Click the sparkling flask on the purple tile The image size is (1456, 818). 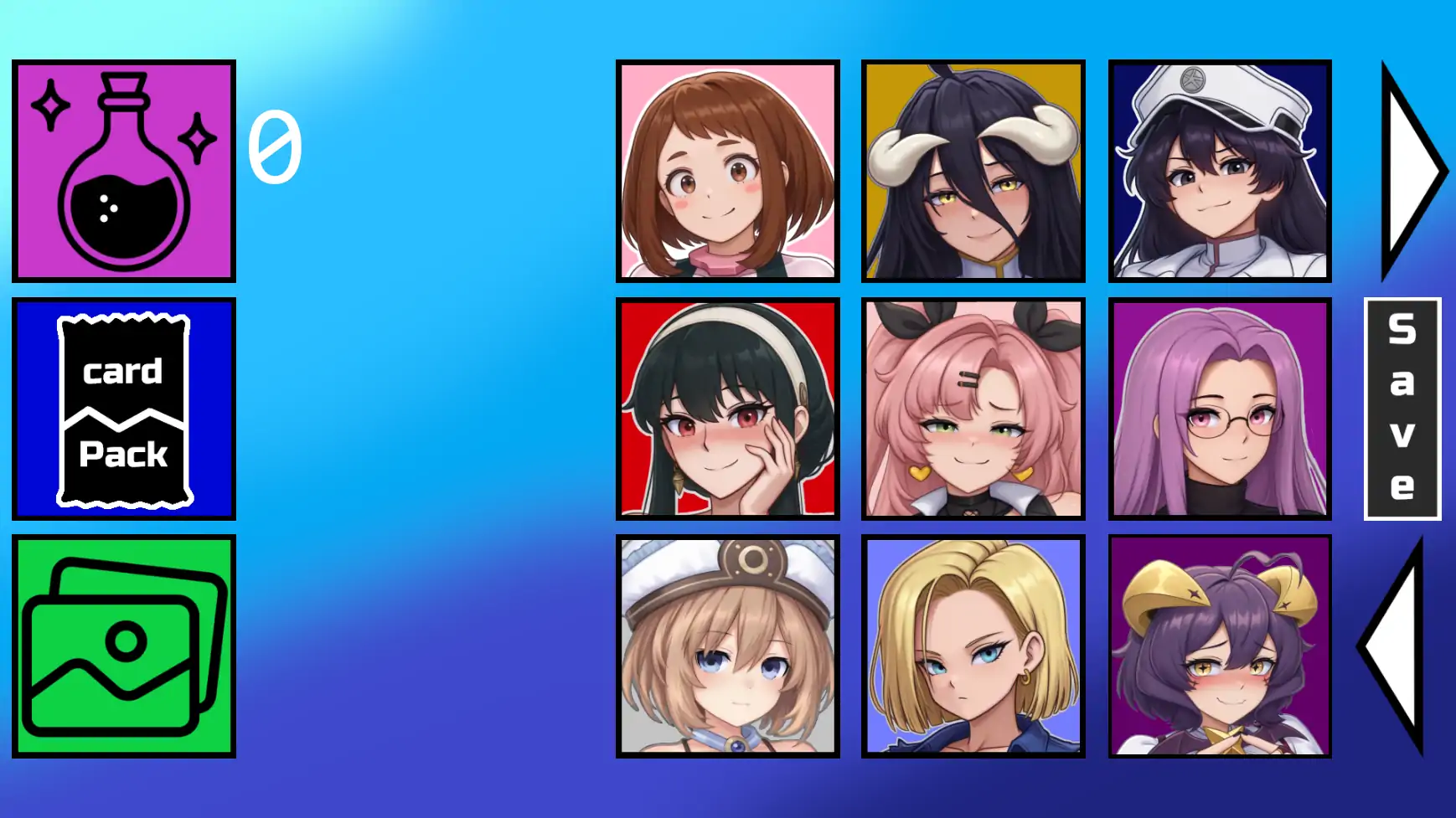coord(124,170)
